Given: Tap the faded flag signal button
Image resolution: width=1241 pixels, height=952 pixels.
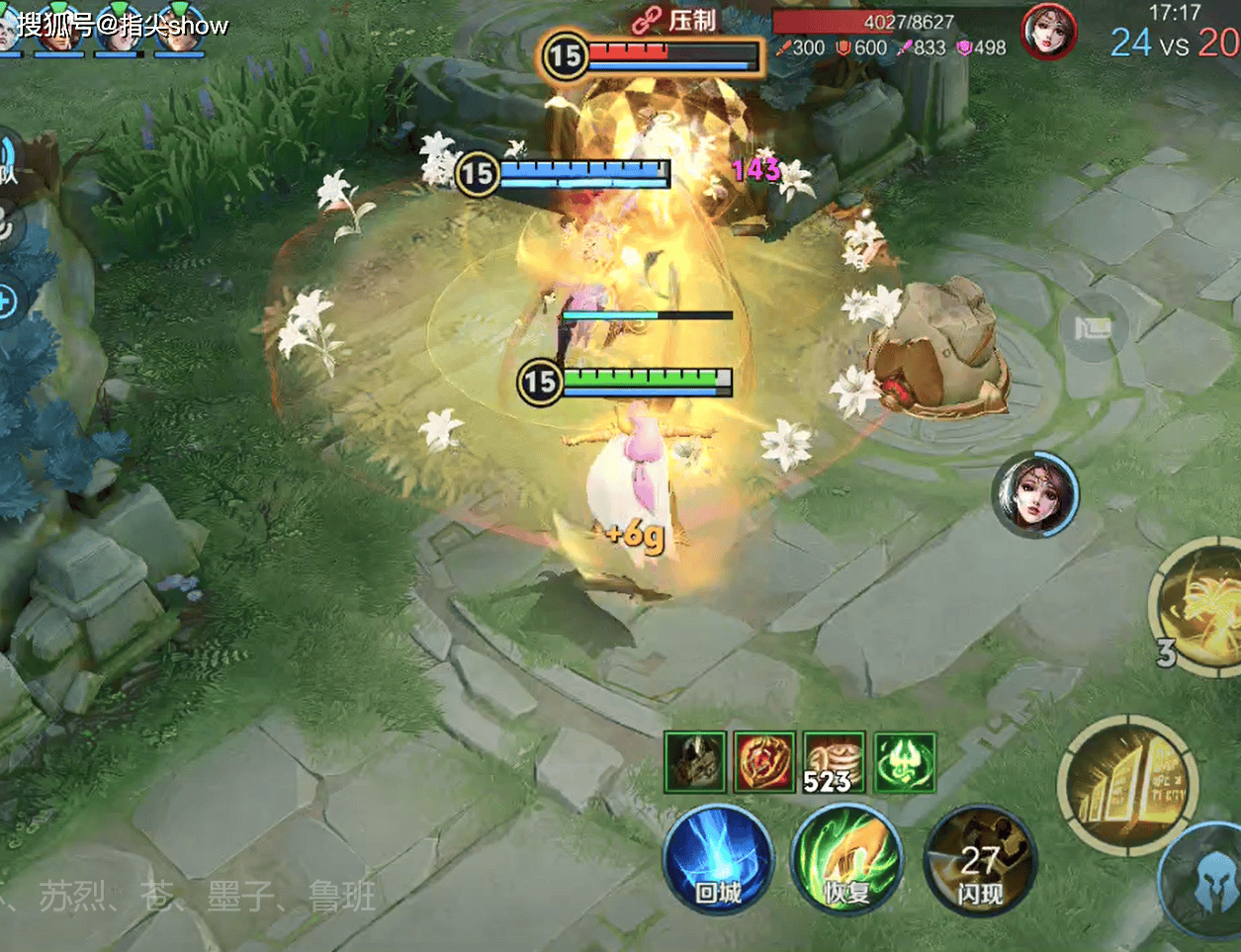Looking at the screenshot, I should tap(1092, 328).
